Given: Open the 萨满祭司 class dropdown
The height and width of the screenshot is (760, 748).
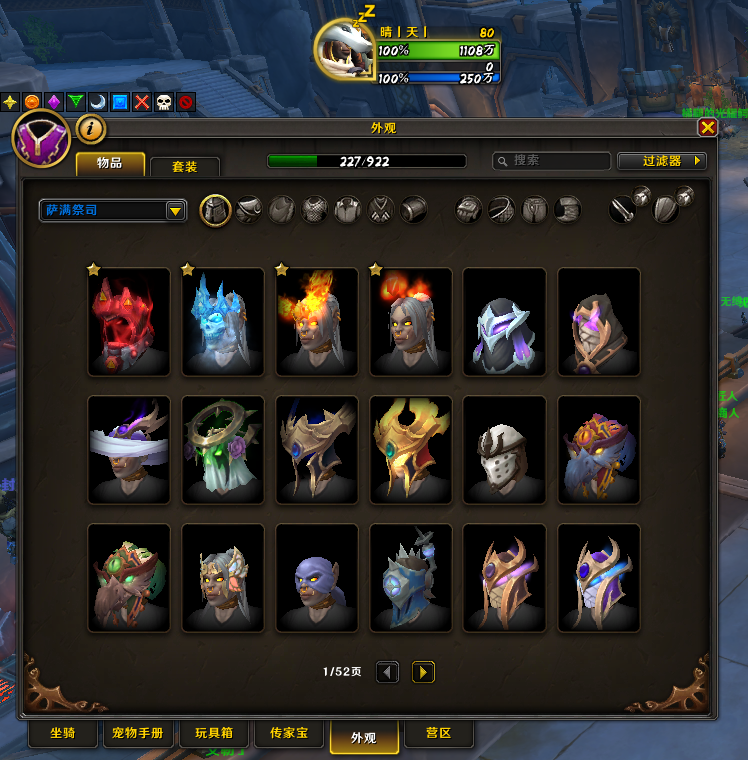Looking at the screenshot, I should (x=113, y=211).
